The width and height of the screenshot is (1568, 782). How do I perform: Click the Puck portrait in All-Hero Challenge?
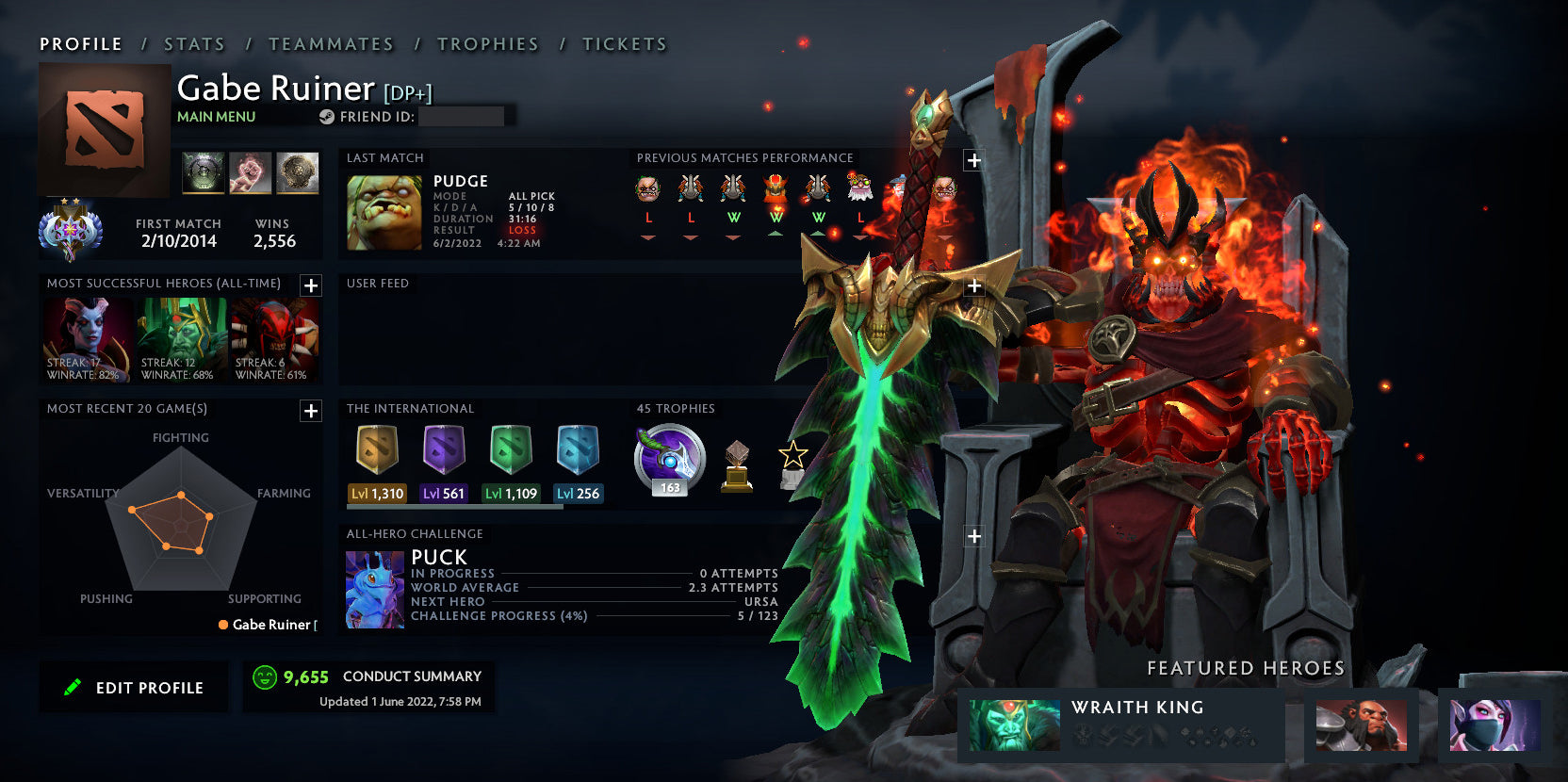[373, 587]
